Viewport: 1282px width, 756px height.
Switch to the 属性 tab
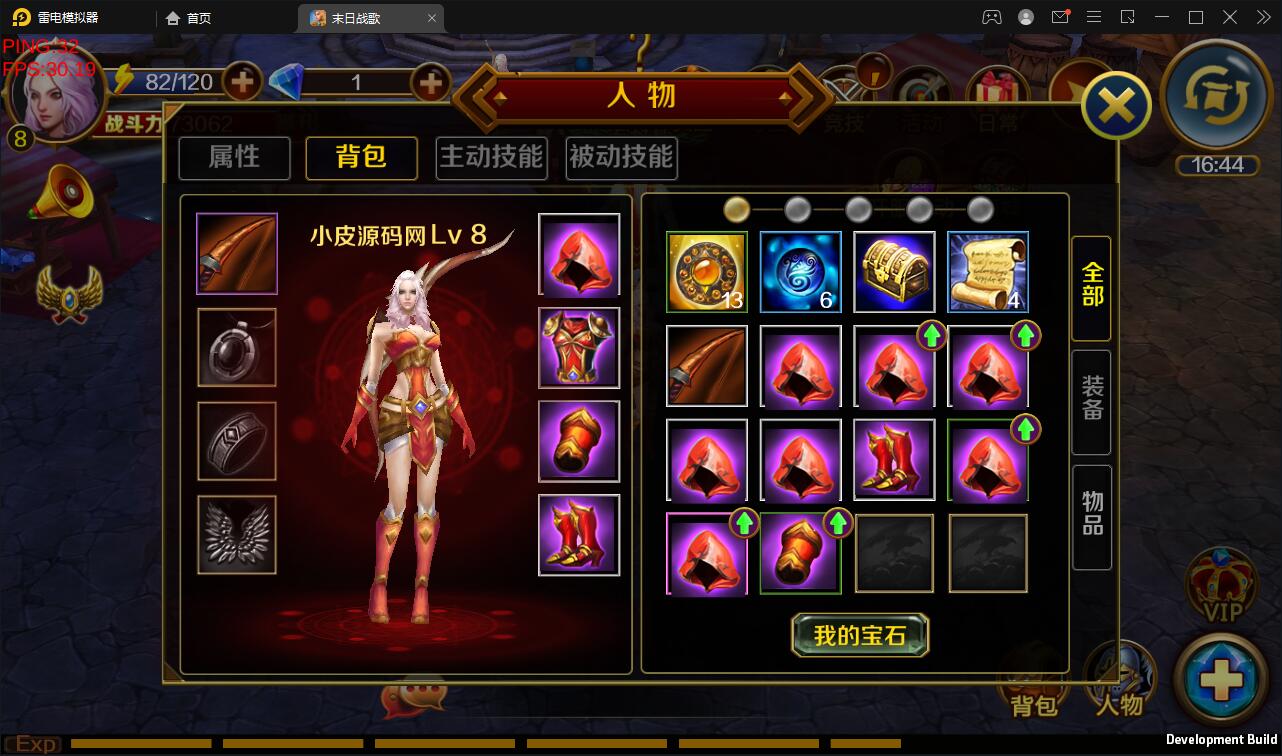point(233,158)
